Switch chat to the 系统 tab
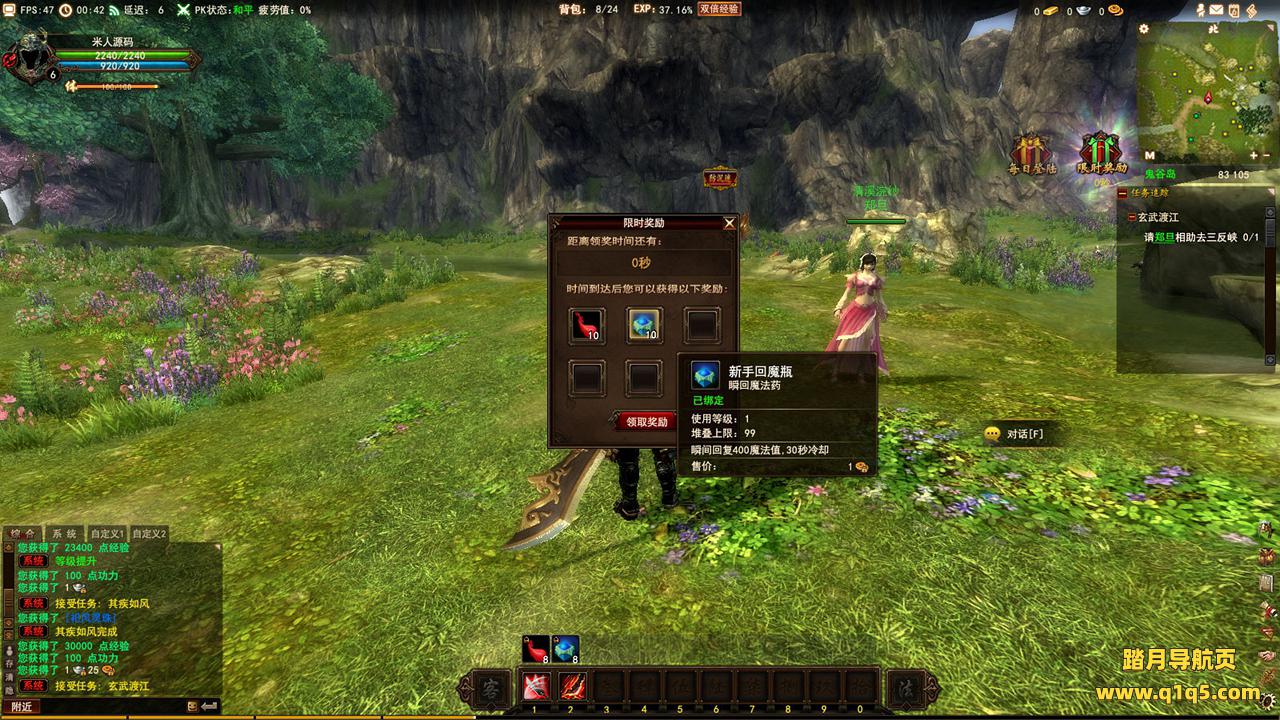1280x720 pixels. point(65,534)
